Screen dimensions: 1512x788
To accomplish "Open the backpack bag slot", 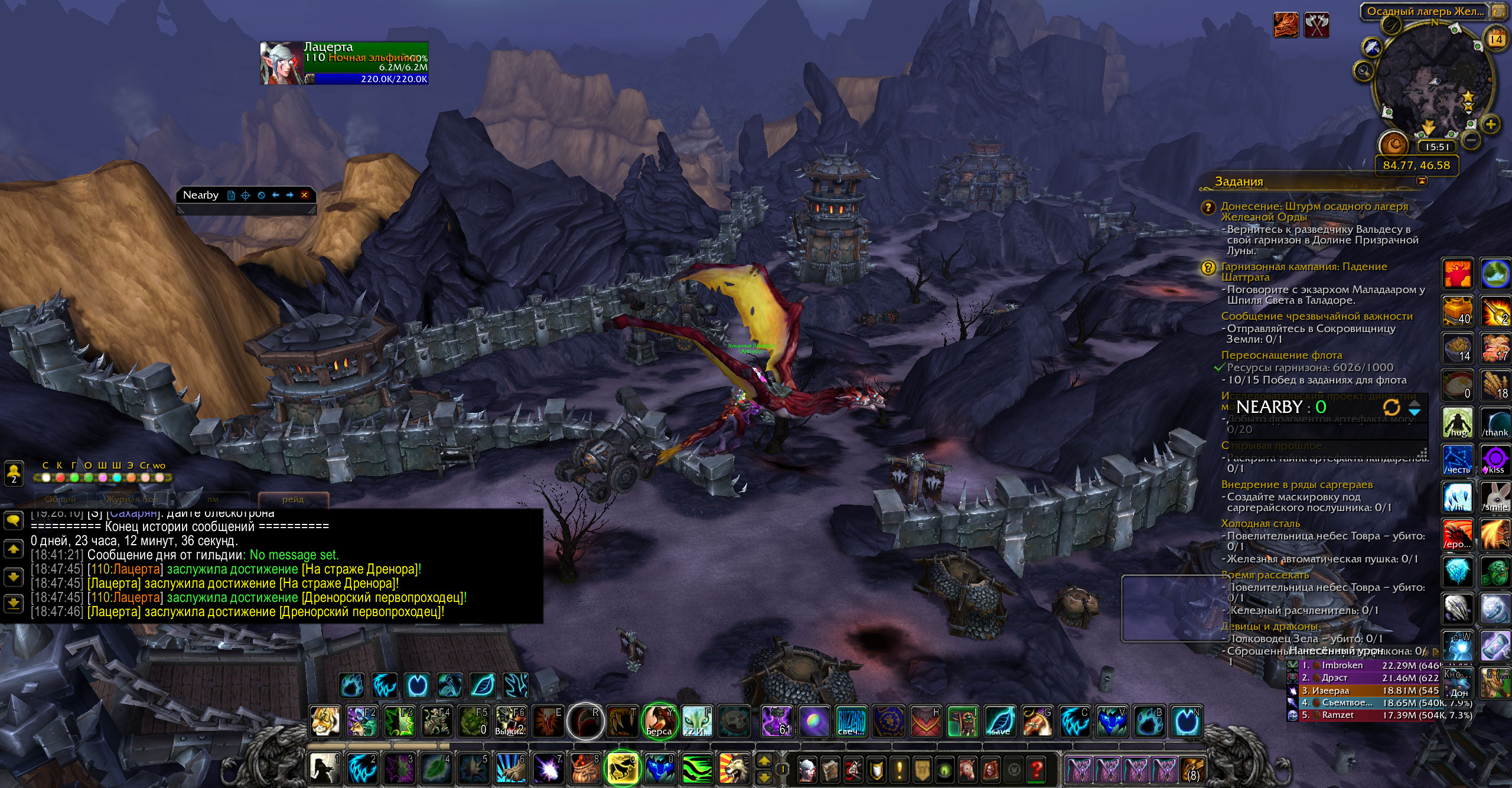I will (1192, 770).
